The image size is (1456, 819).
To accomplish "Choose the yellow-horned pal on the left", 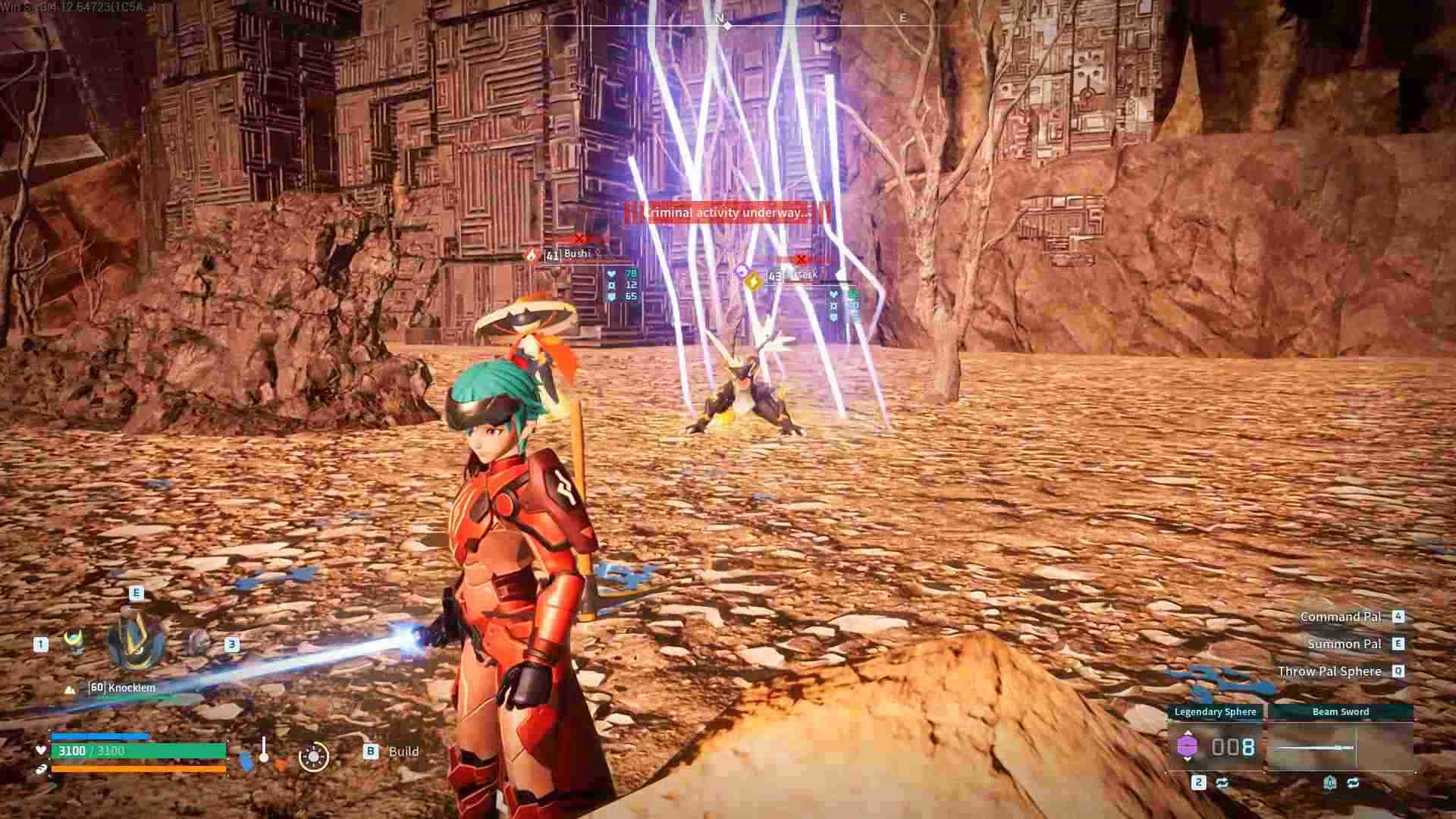I will tap(74, 642).
